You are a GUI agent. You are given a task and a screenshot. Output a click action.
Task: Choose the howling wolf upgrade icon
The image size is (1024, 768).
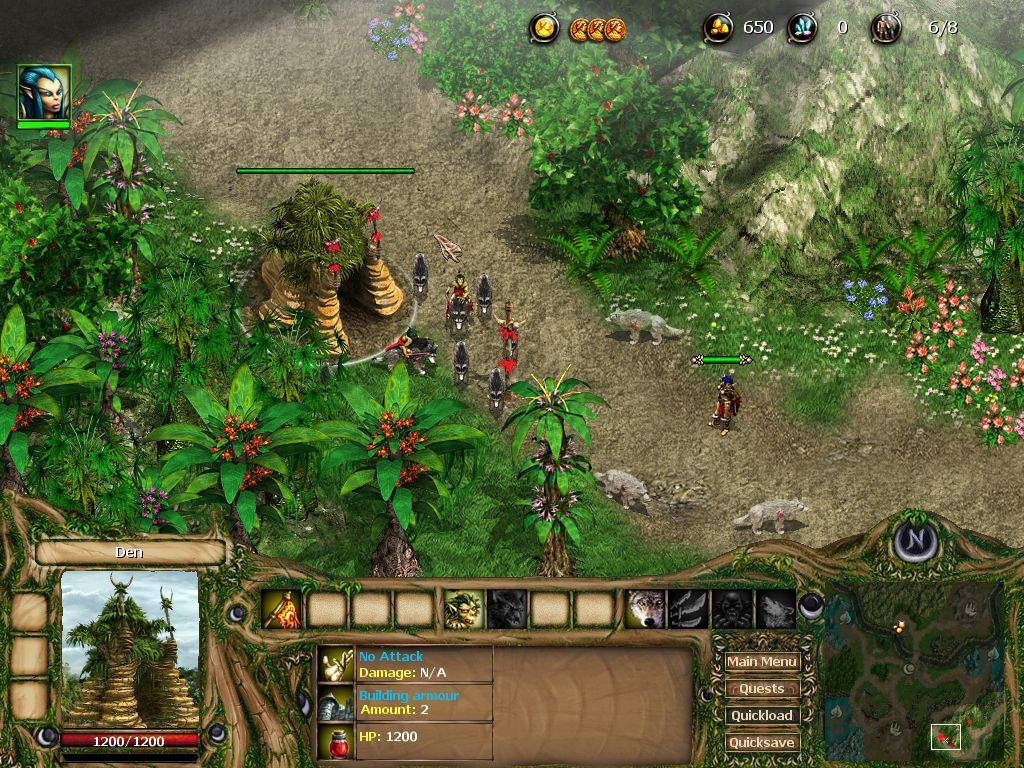click(776, 609)
